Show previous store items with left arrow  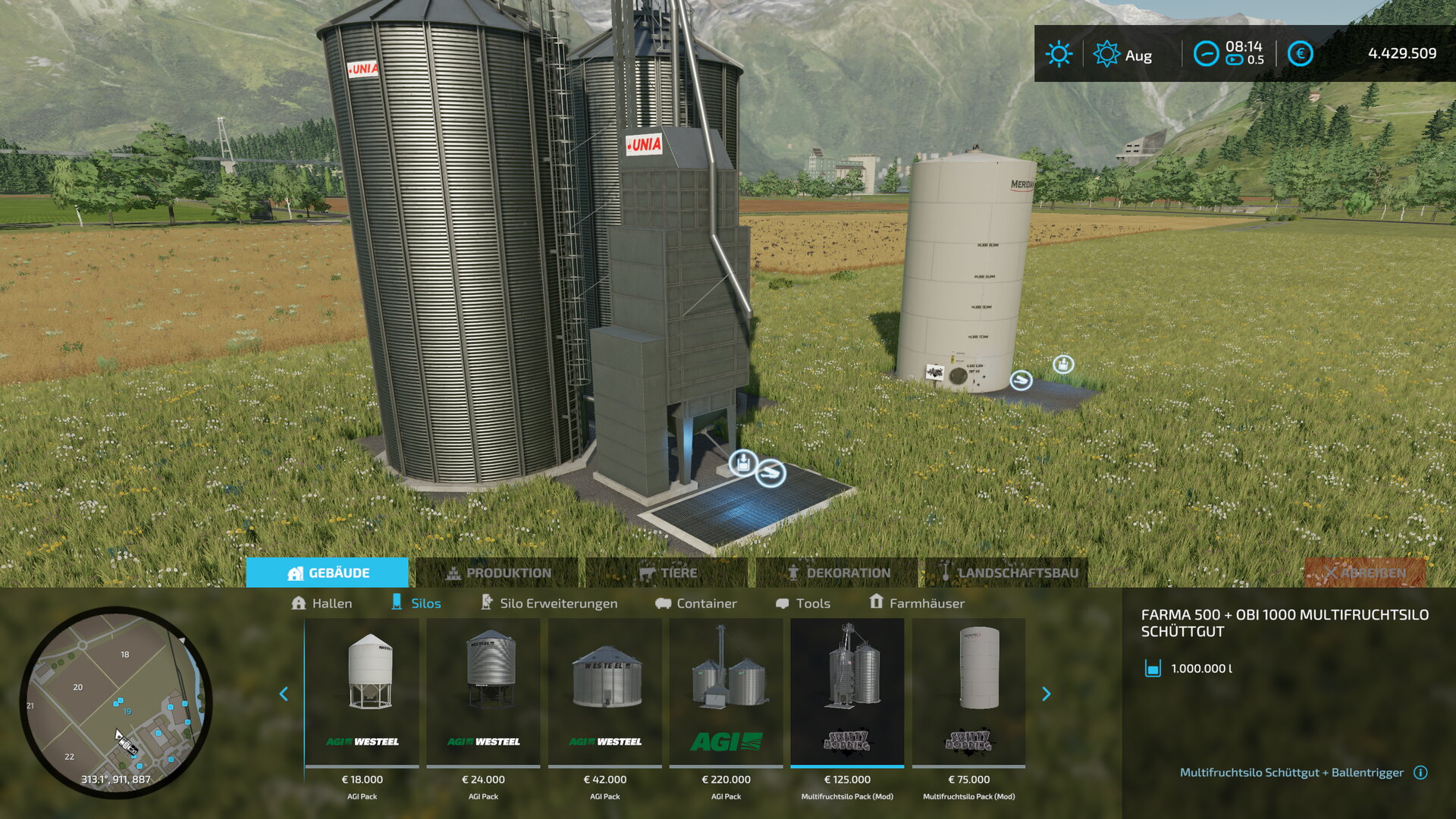coord(284,694)
